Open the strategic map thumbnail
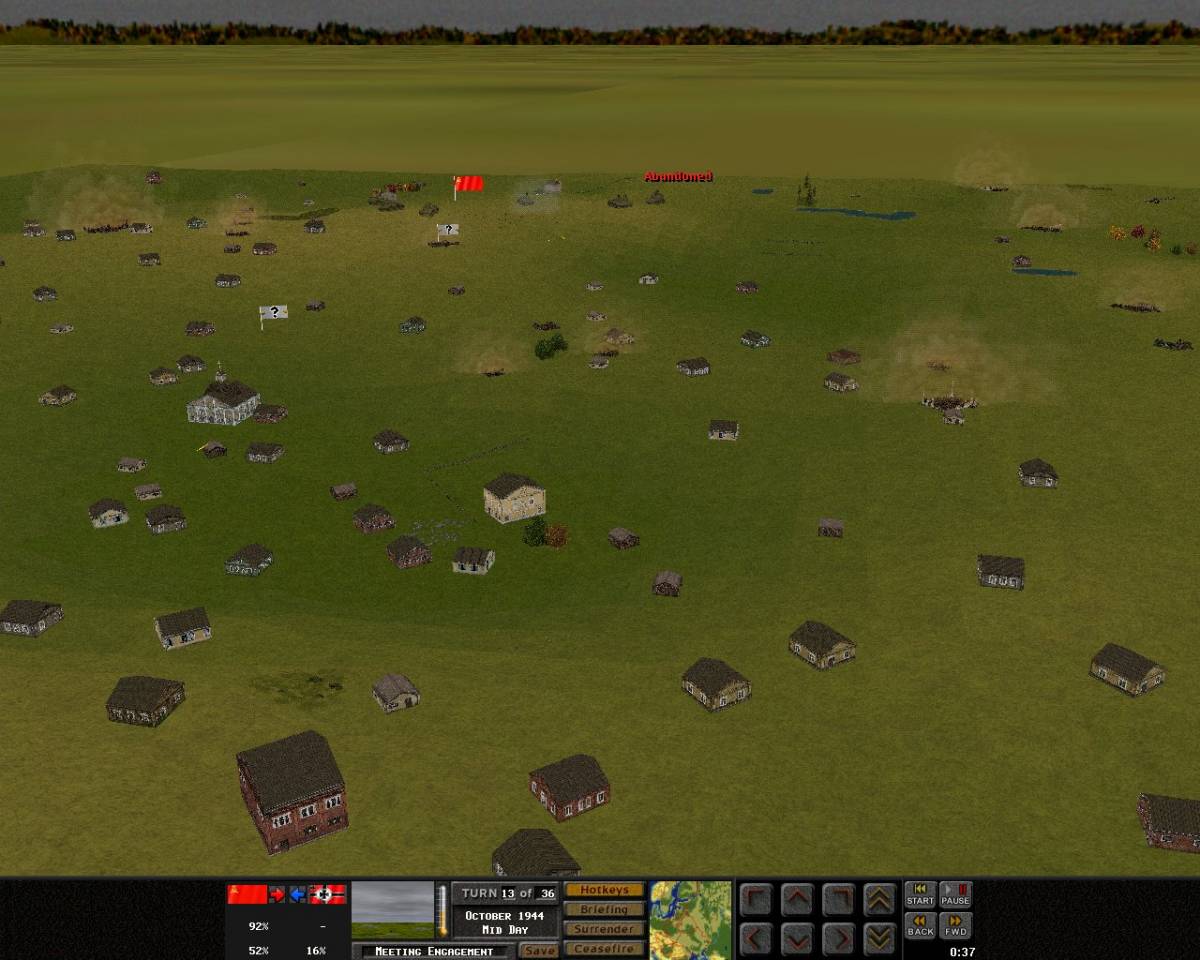1200x960 pixels. 690,919
